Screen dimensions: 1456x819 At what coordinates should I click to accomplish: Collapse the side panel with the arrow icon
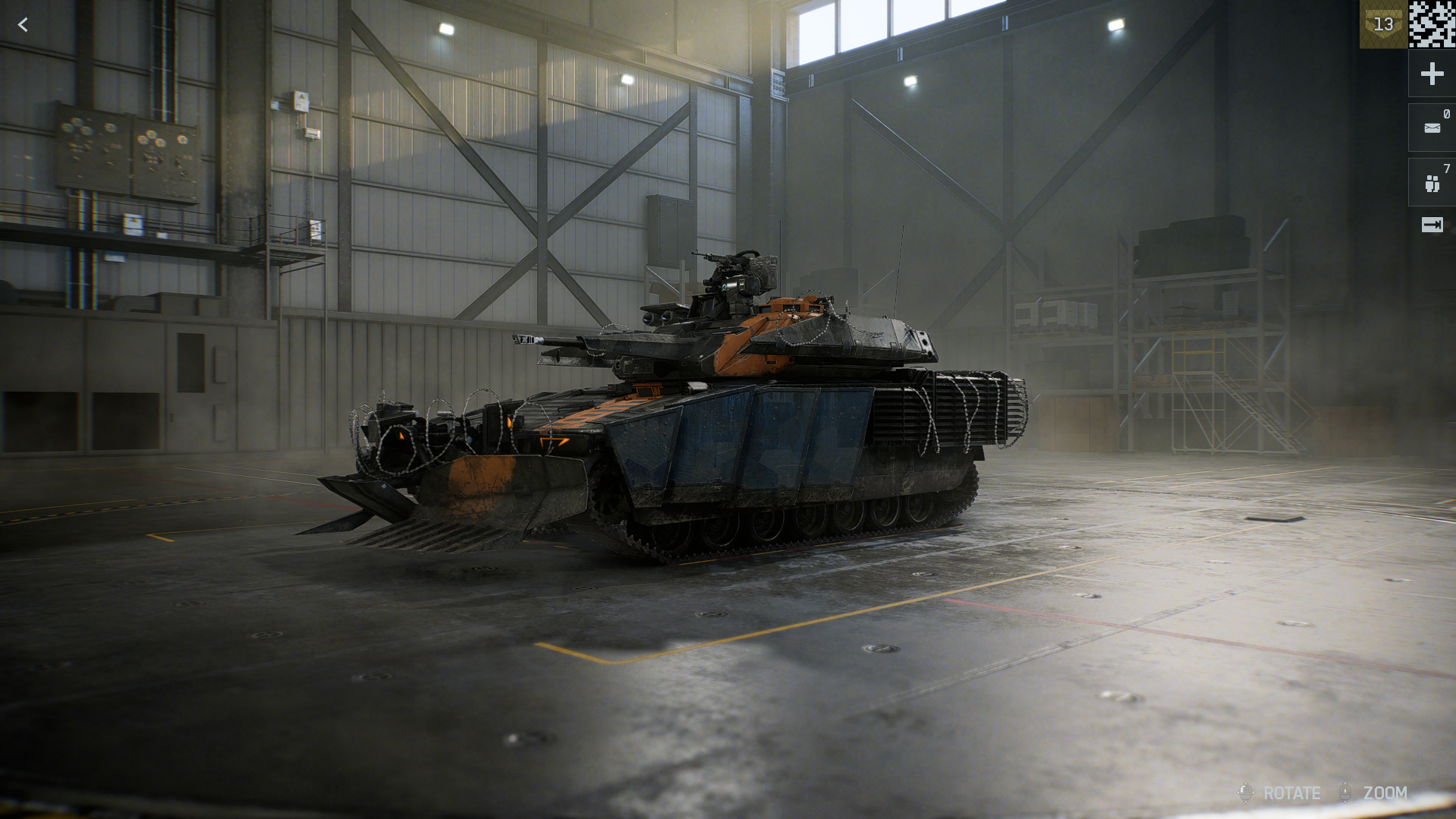[x=1432, y=225]
